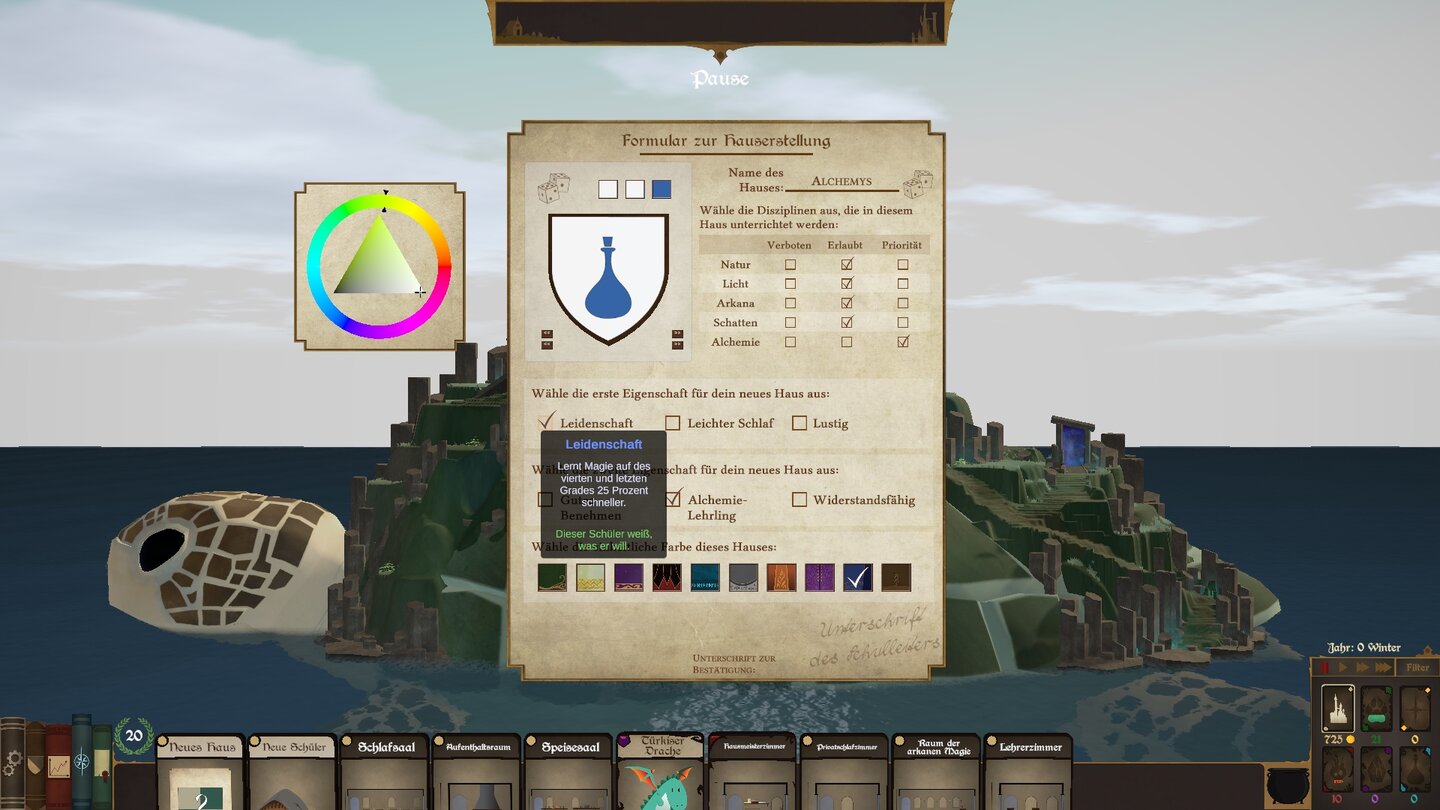Click the Filter button
This screenshot has width=1440, height=810.
point(1417,667)
